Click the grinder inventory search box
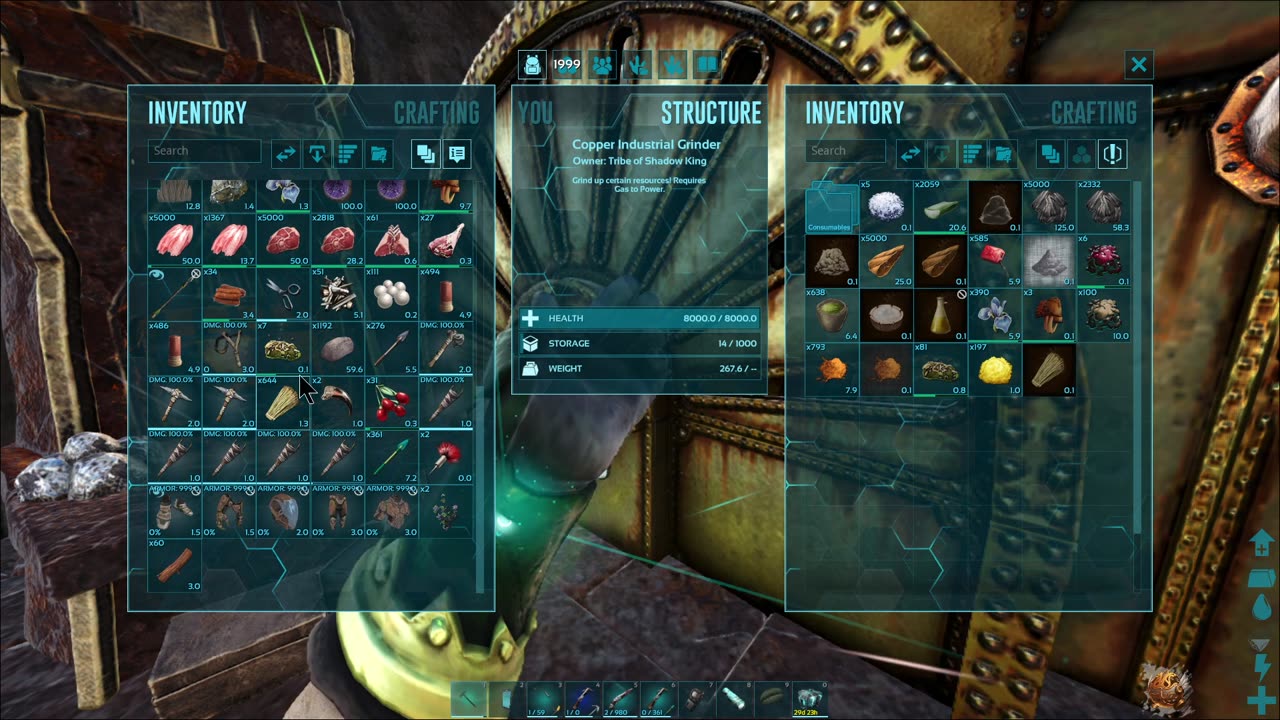Viewport: 1280px width, 720px height. [x=846, y=151]
